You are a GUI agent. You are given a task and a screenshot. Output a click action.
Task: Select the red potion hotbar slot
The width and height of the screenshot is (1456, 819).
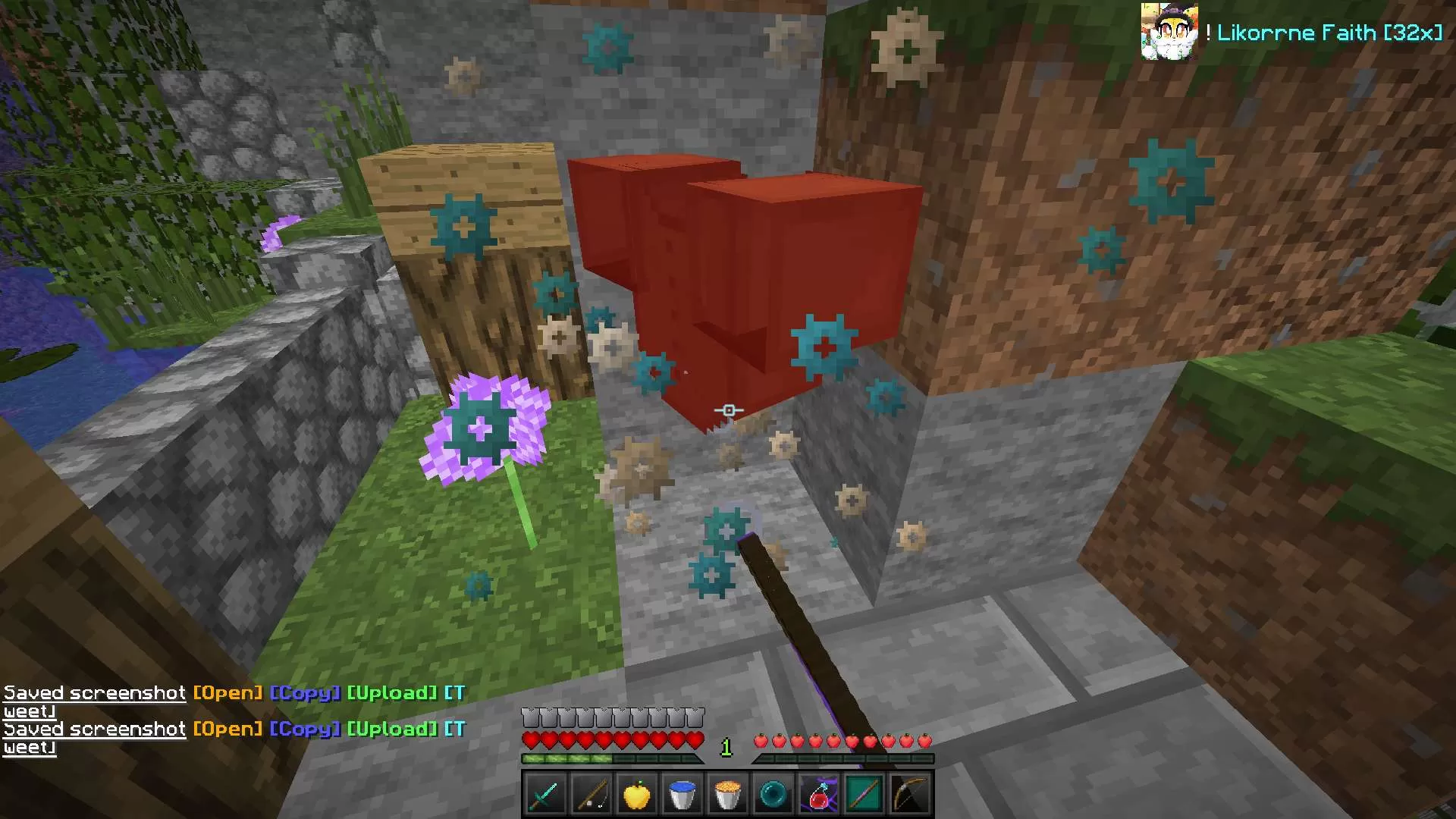pyautogui.click(x=819, y=795)
